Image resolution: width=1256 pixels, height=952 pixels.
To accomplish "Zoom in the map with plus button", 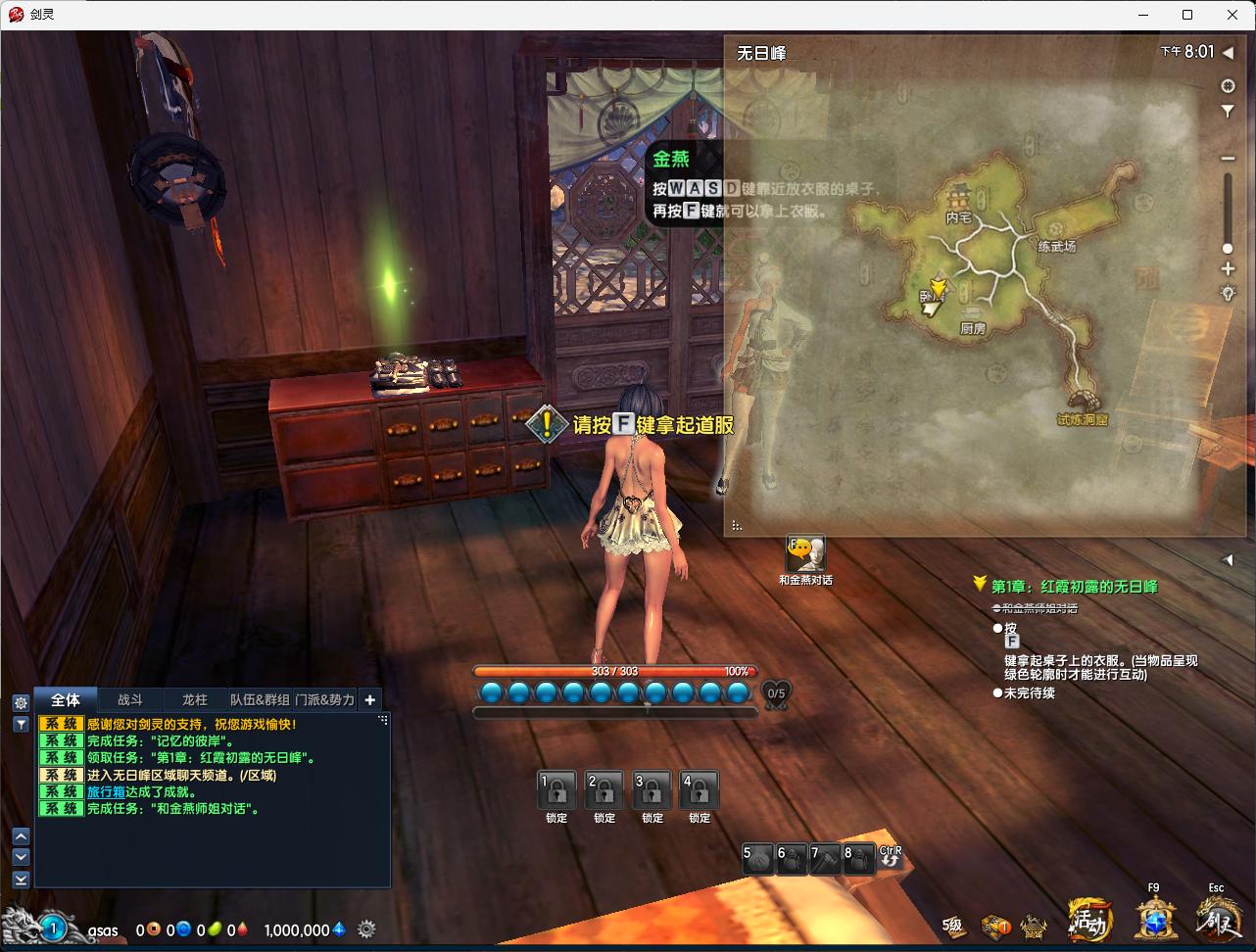I will [x=1228, y=268].
